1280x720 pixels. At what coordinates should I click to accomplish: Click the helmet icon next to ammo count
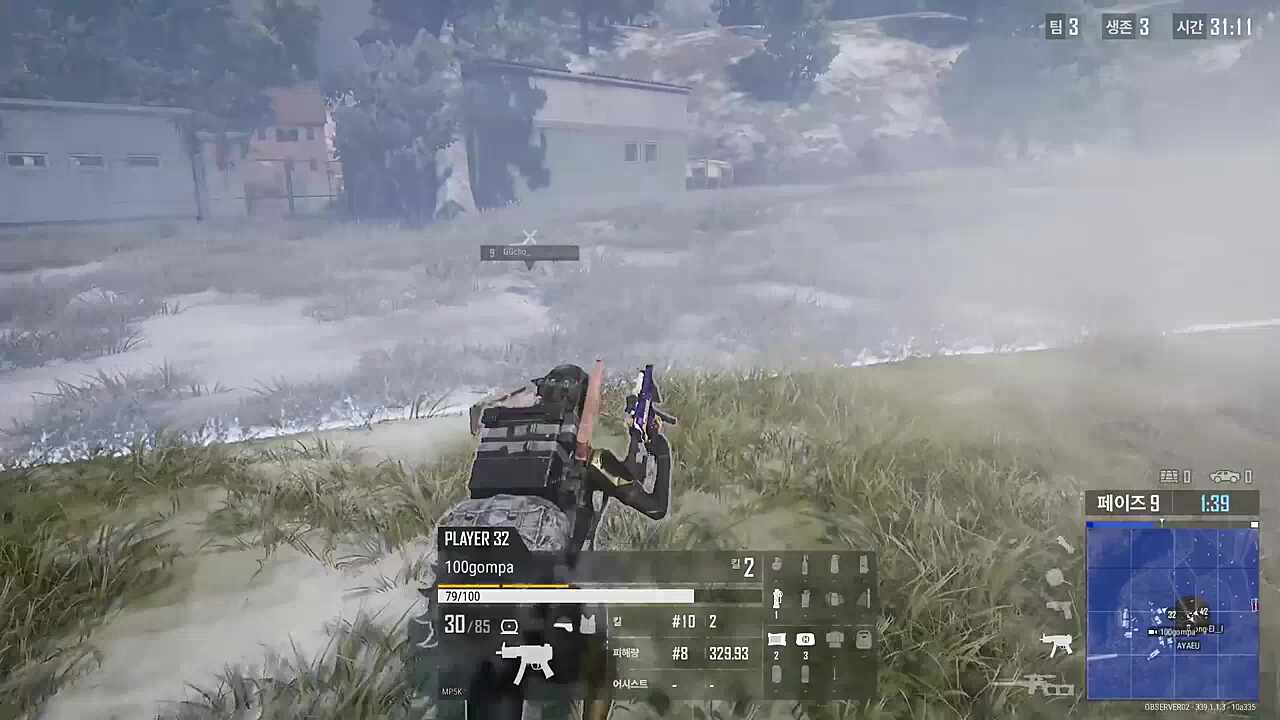coord(508,625)
